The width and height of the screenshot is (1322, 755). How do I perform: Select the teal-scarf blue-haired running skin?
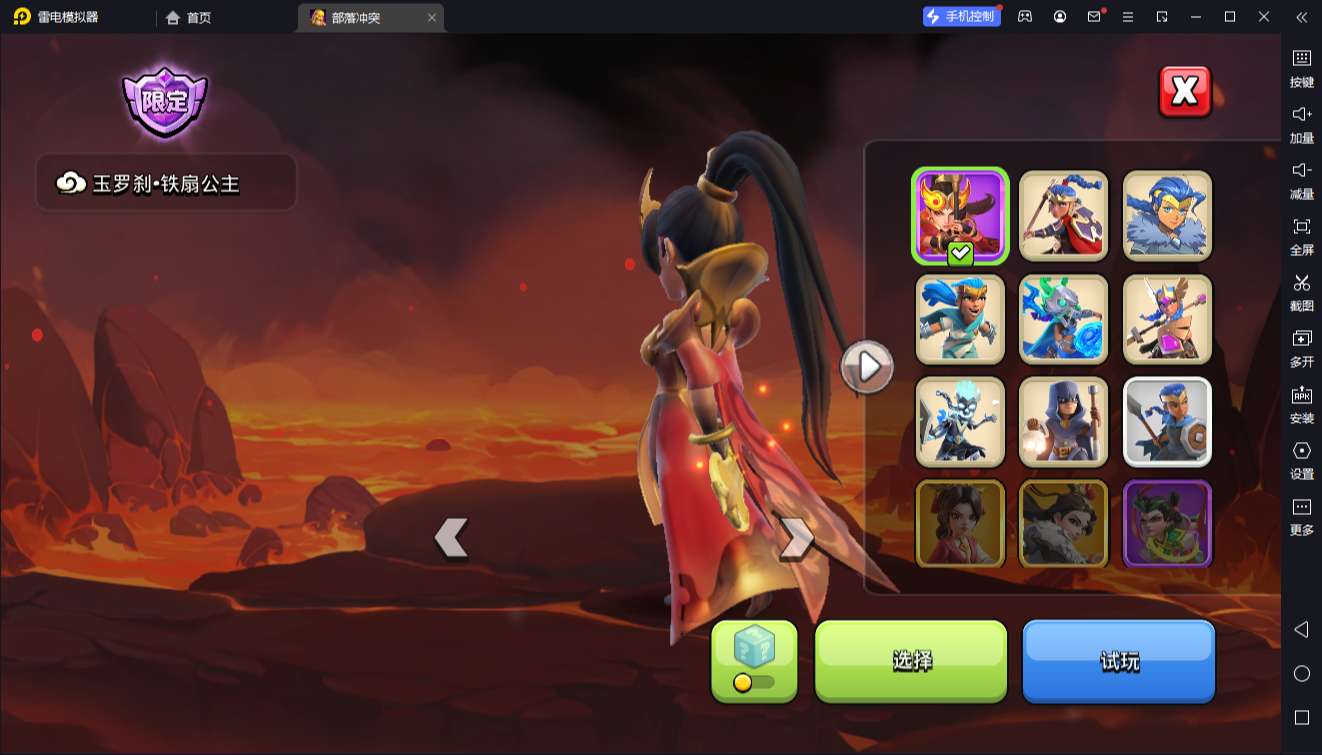(x=960, y=319)
